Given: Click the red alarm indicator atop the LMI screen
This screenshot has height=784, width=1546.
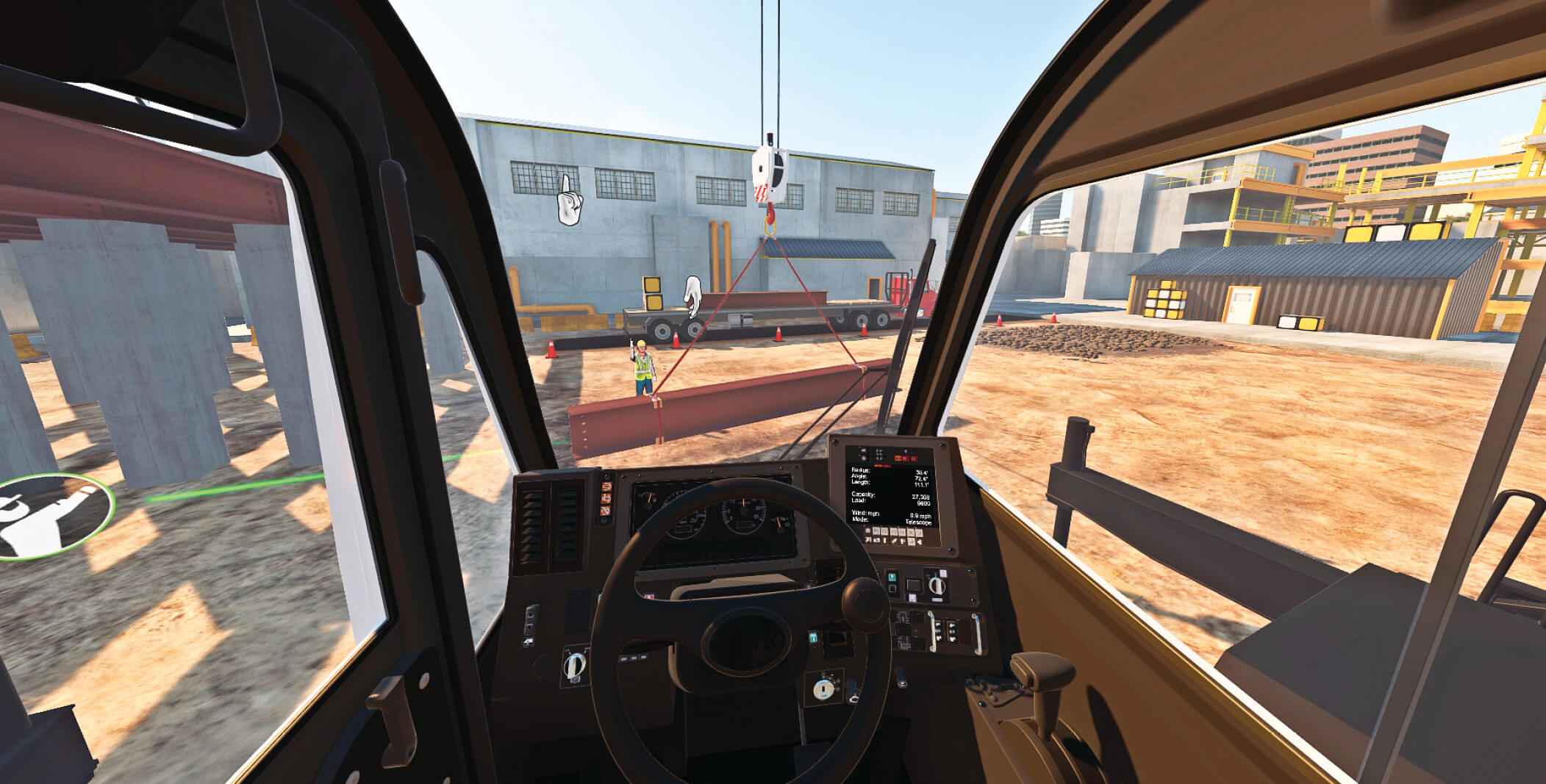Looking at the screenshot, I should [906, 458].
